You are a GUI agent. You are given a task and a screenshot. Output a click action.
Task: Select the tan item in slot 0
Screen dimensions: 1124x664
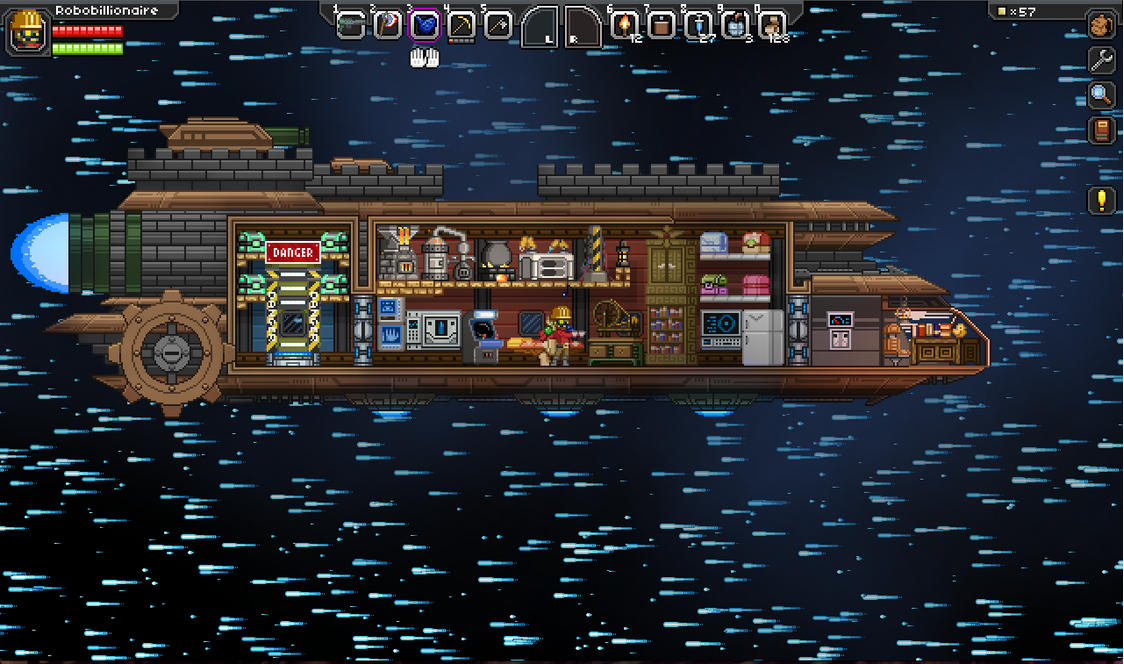pos(772,25)
